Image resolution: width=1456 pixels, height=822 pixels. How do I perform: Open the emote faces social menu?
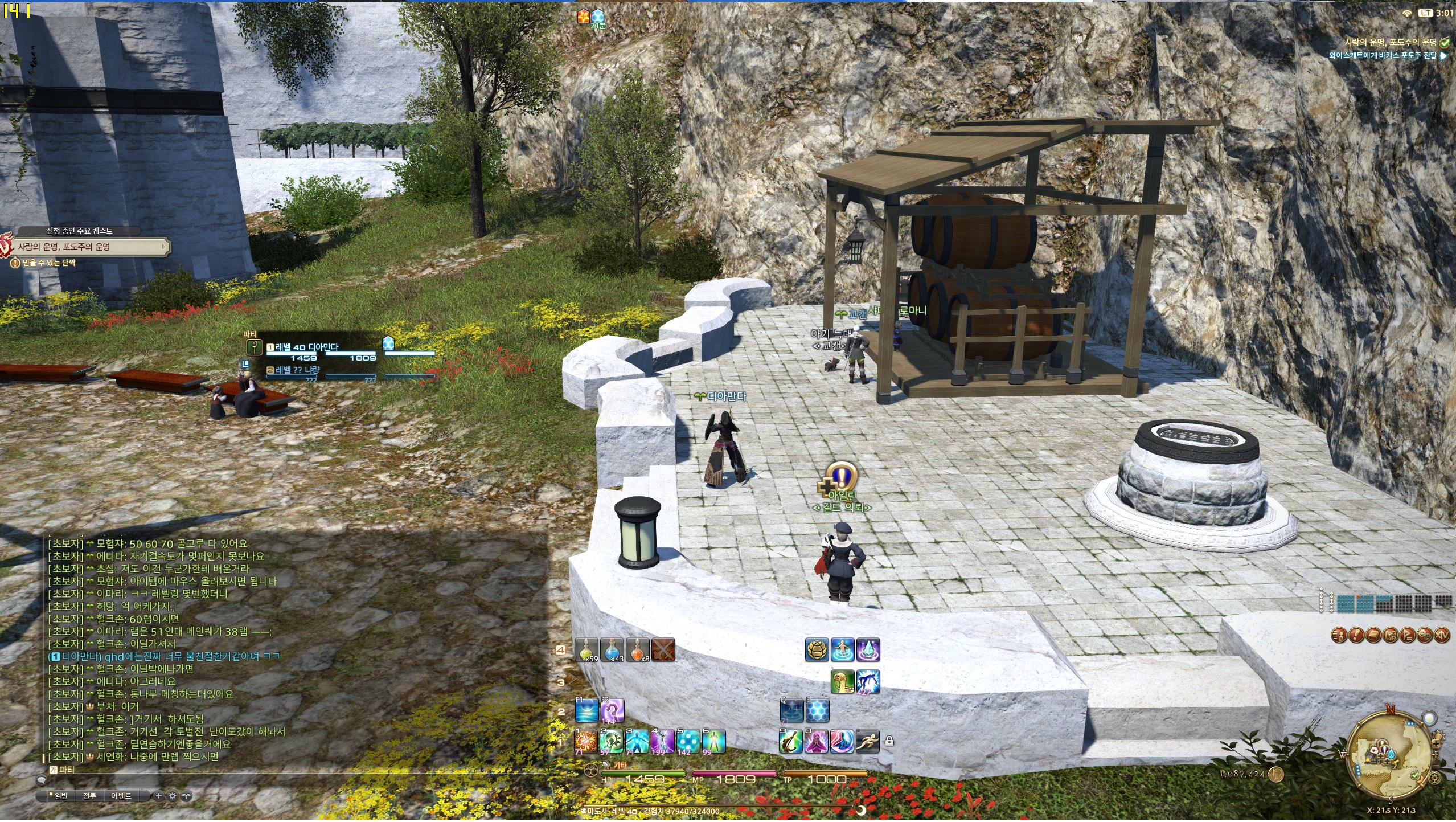point(1425,635)
